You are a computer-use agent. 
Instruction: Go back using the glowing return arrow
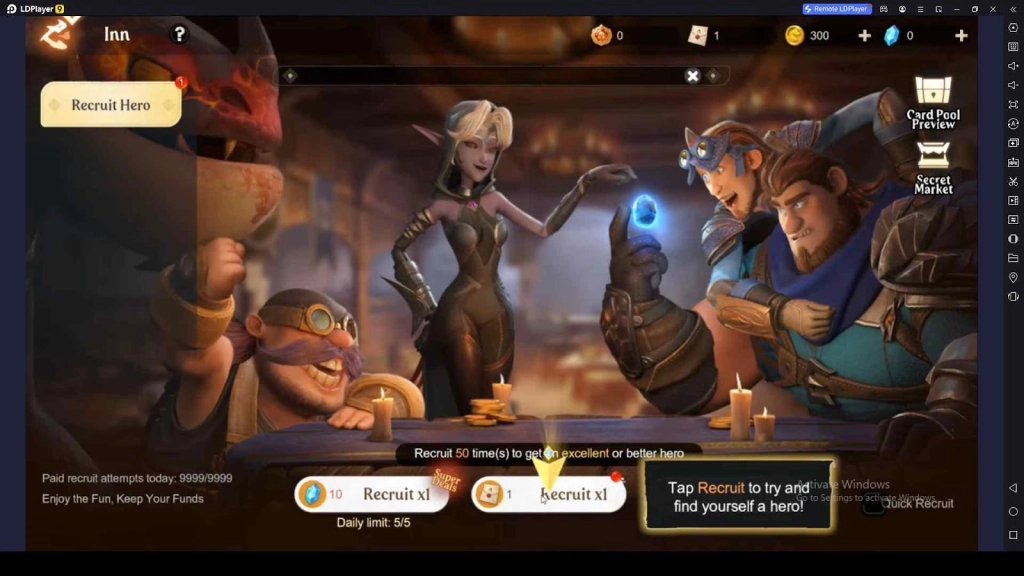55,34
